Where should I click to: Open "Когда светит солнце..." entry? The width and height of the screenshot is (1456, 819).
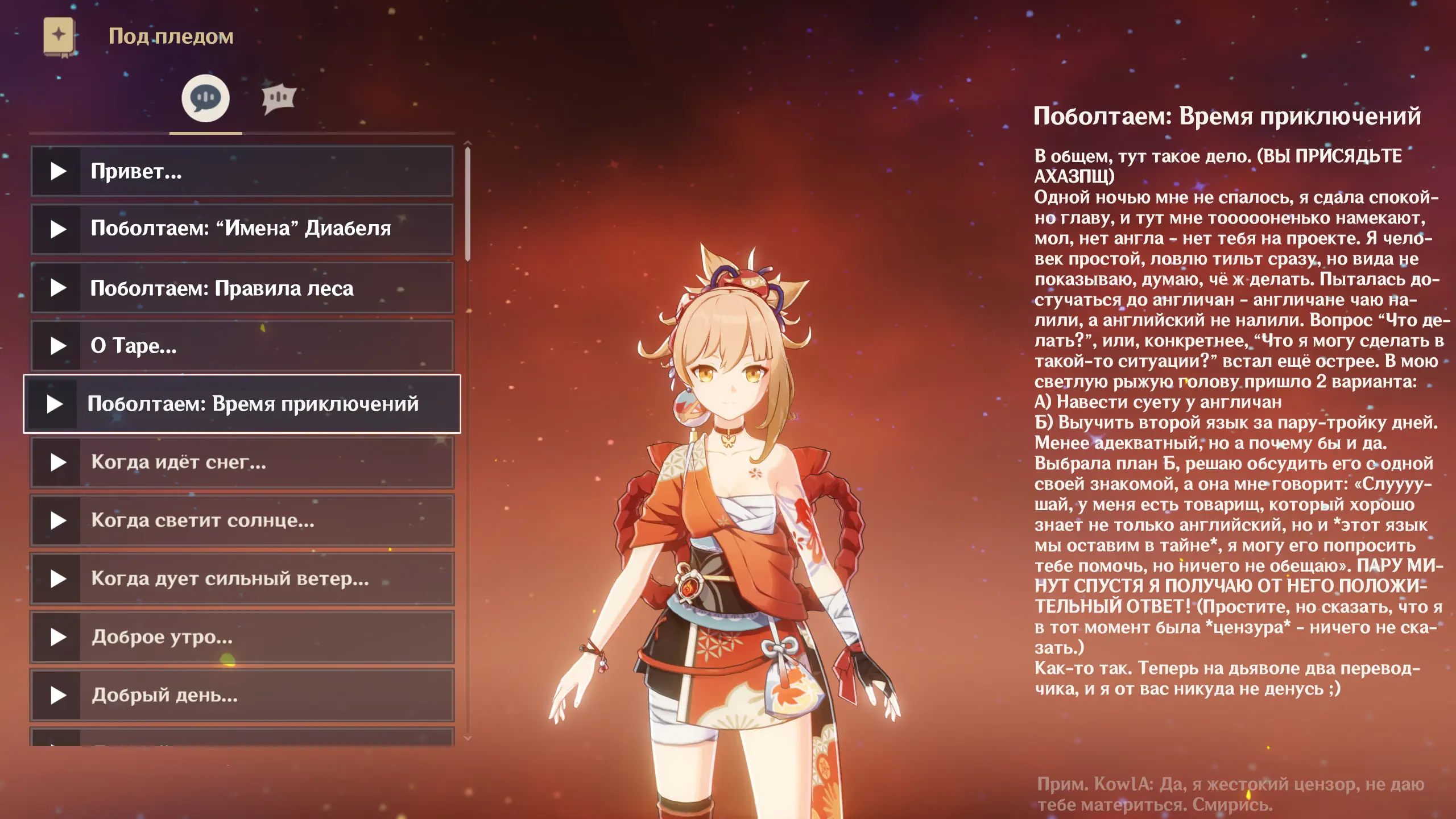[x=241, y=520]
